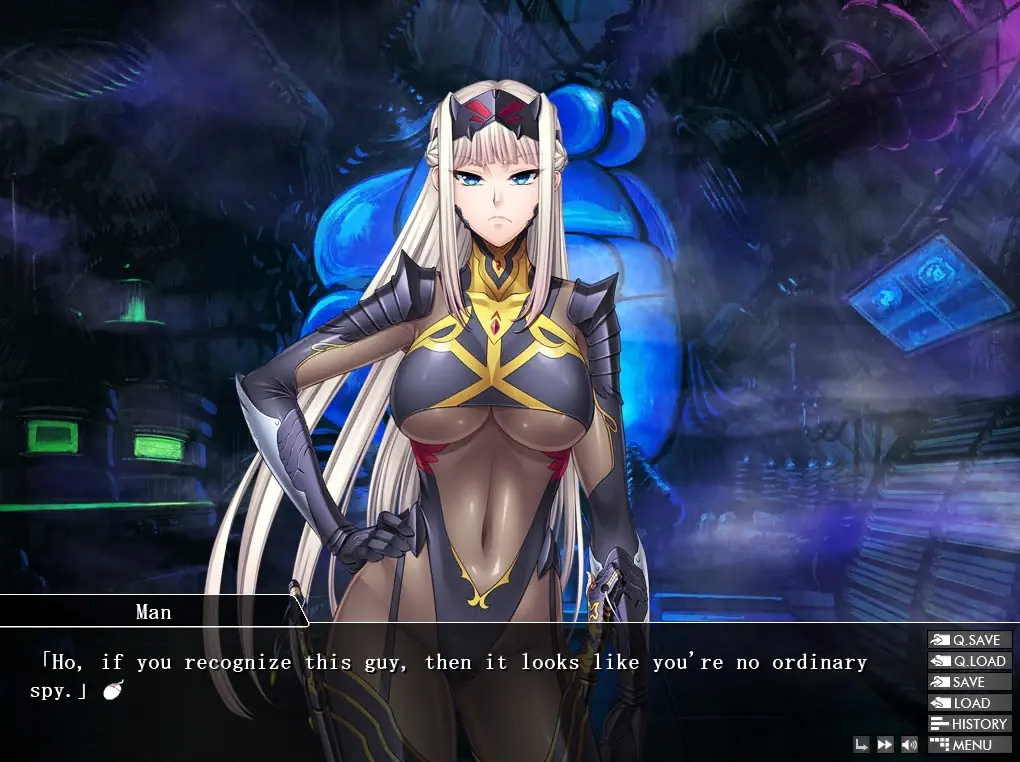Click the bent-arrow auto-advance icon
This screenshot has width=1020, height=762.
[x=861, y=745]
